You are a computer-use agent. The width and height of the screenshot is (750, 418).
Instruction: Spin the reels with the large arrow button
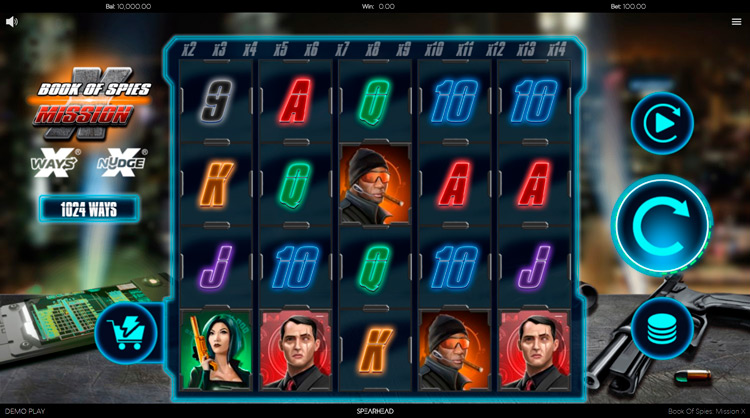point(661,223)
